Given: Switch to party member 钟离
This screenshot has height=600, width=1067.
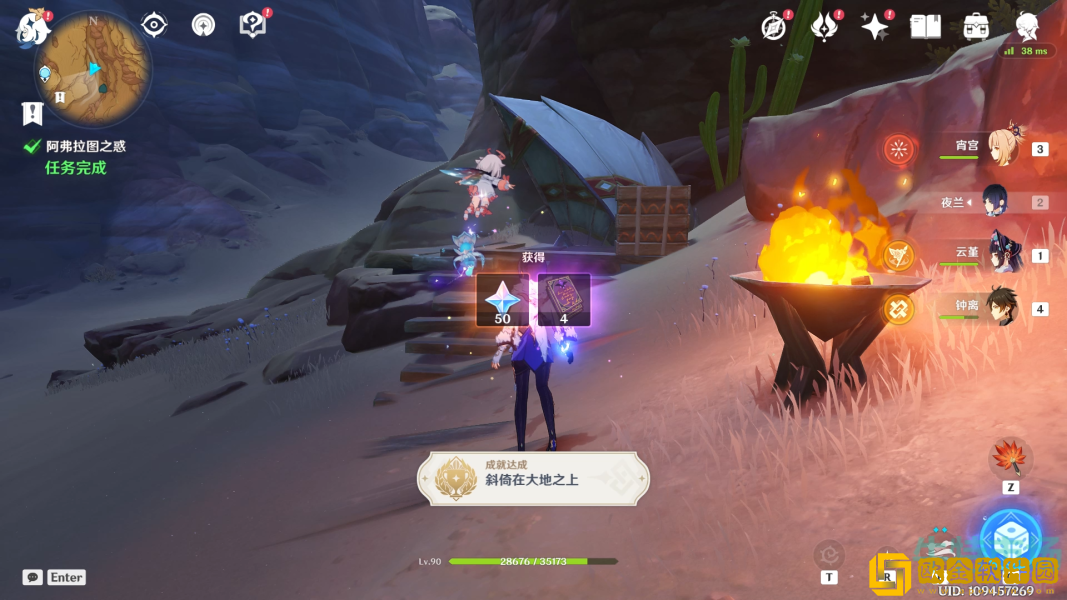Looking at the screenshot, I should [x=1001, y=308].
